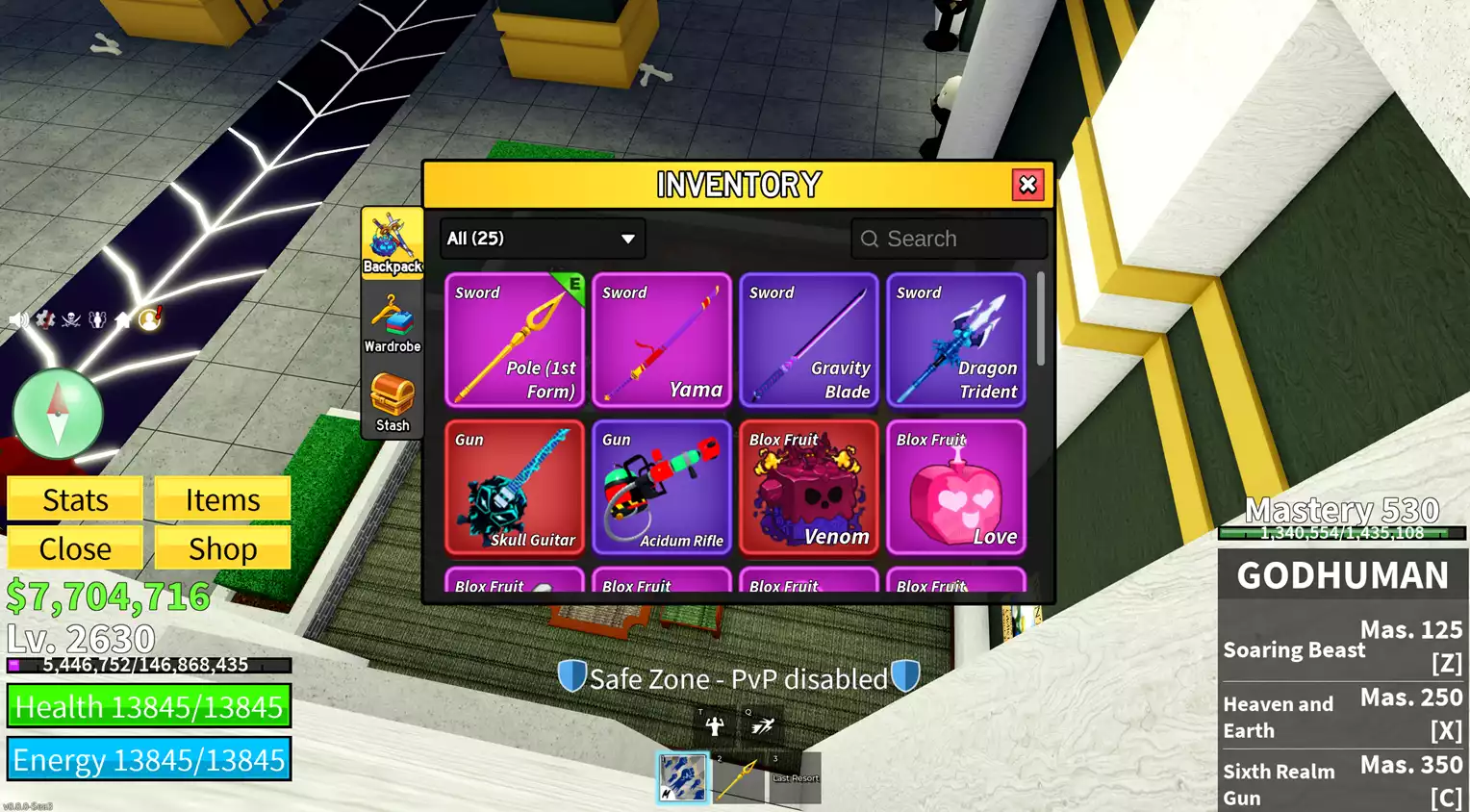Choose the Yama sword slot
1470x812 pixels.
[662, 341]
